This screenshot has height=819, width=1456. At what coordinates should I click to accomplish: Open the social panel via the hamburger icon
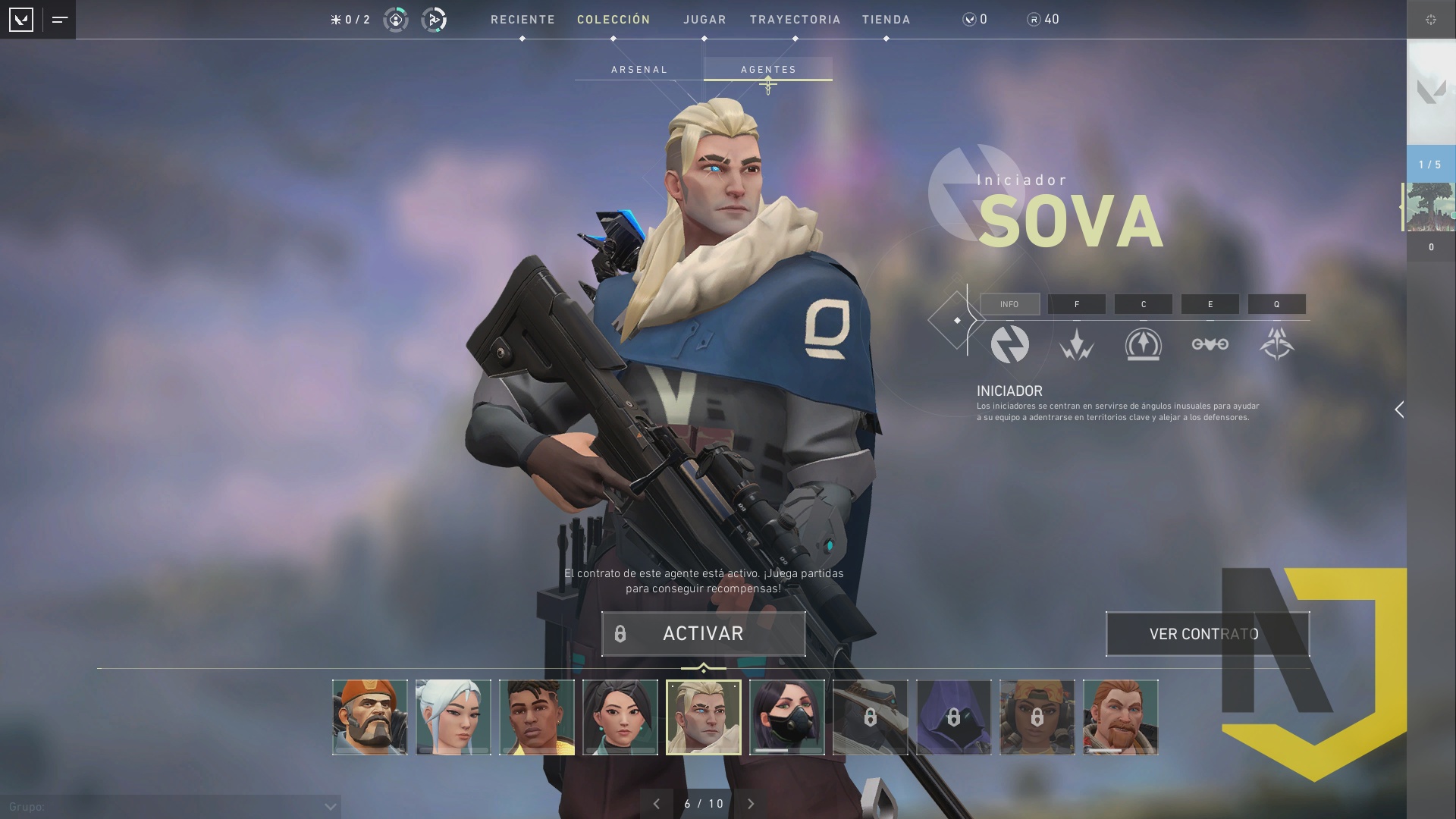(58, 20)
